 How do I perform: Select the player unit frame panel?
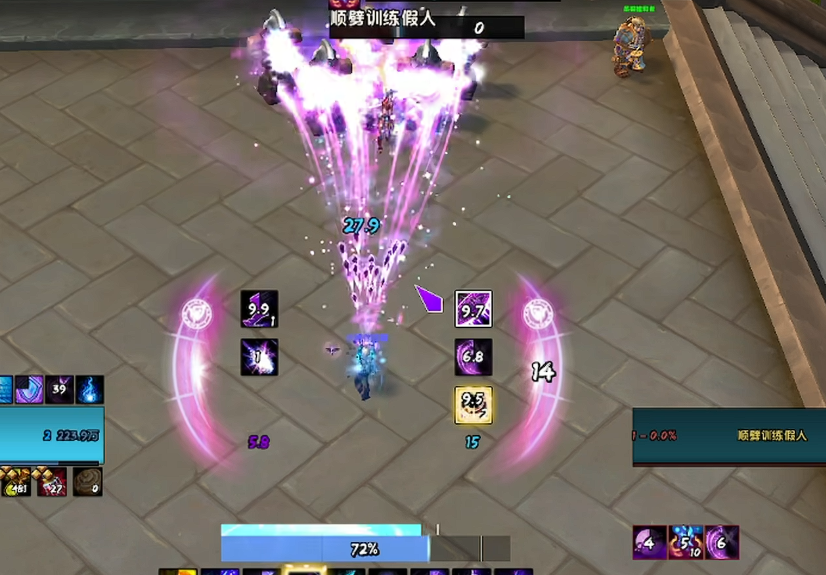51,435
